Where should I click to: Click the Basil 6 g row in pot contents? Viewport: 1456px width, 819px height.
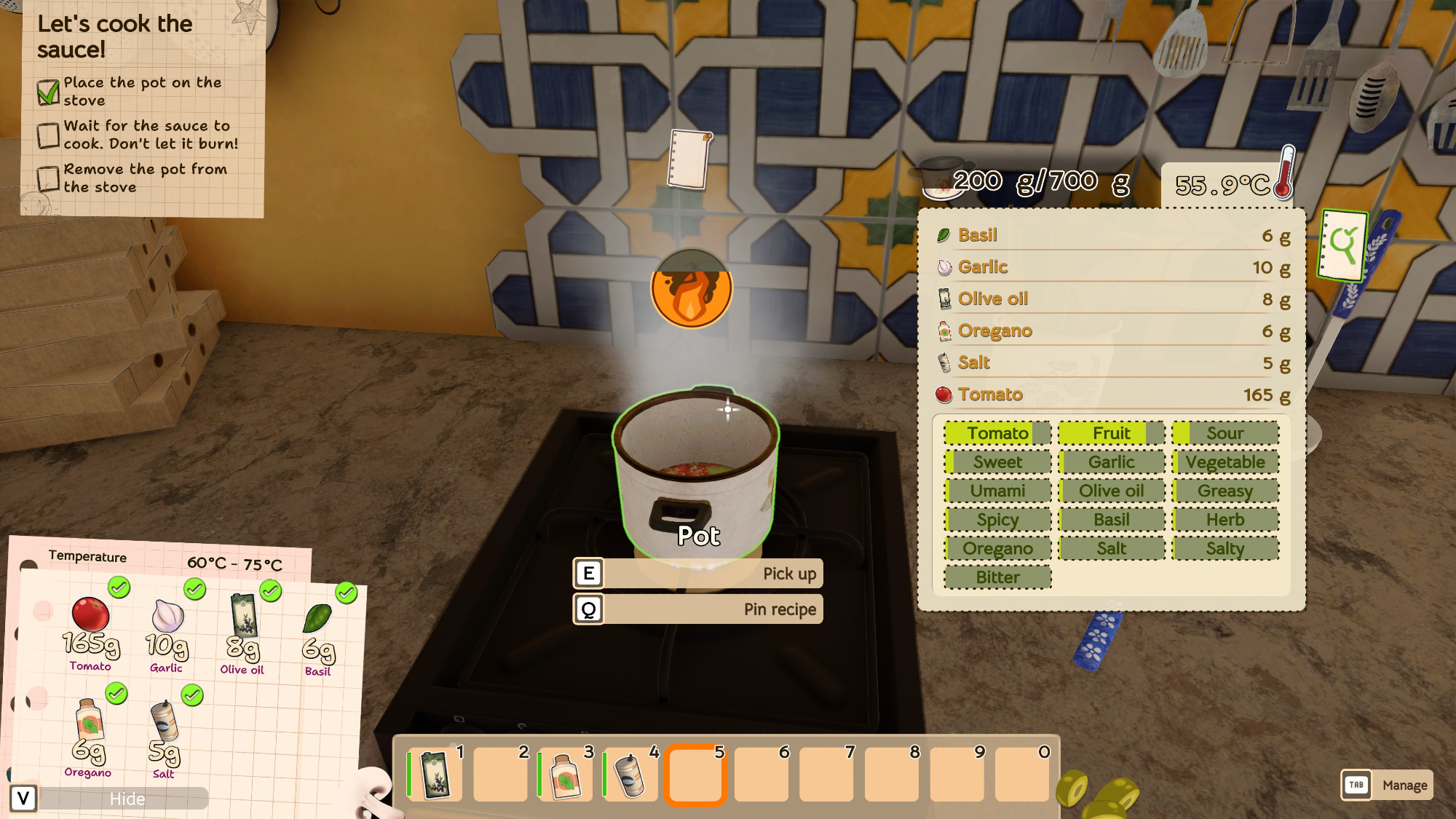[1112, 235]
